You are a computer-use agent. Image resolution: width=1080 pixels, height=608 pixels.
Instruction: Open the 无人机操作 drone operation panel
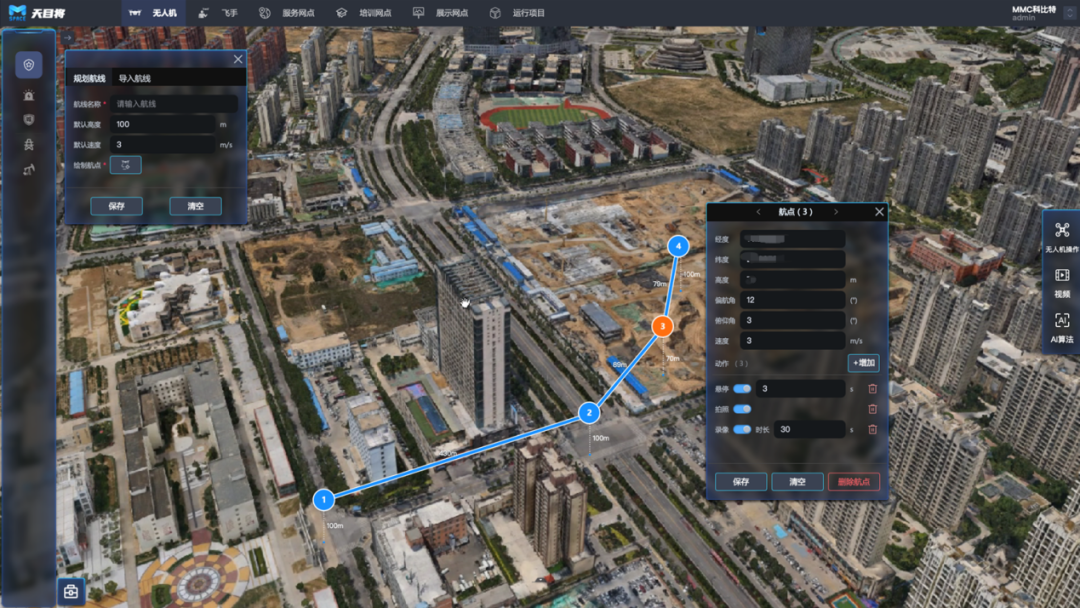[x=1062, y=237]
